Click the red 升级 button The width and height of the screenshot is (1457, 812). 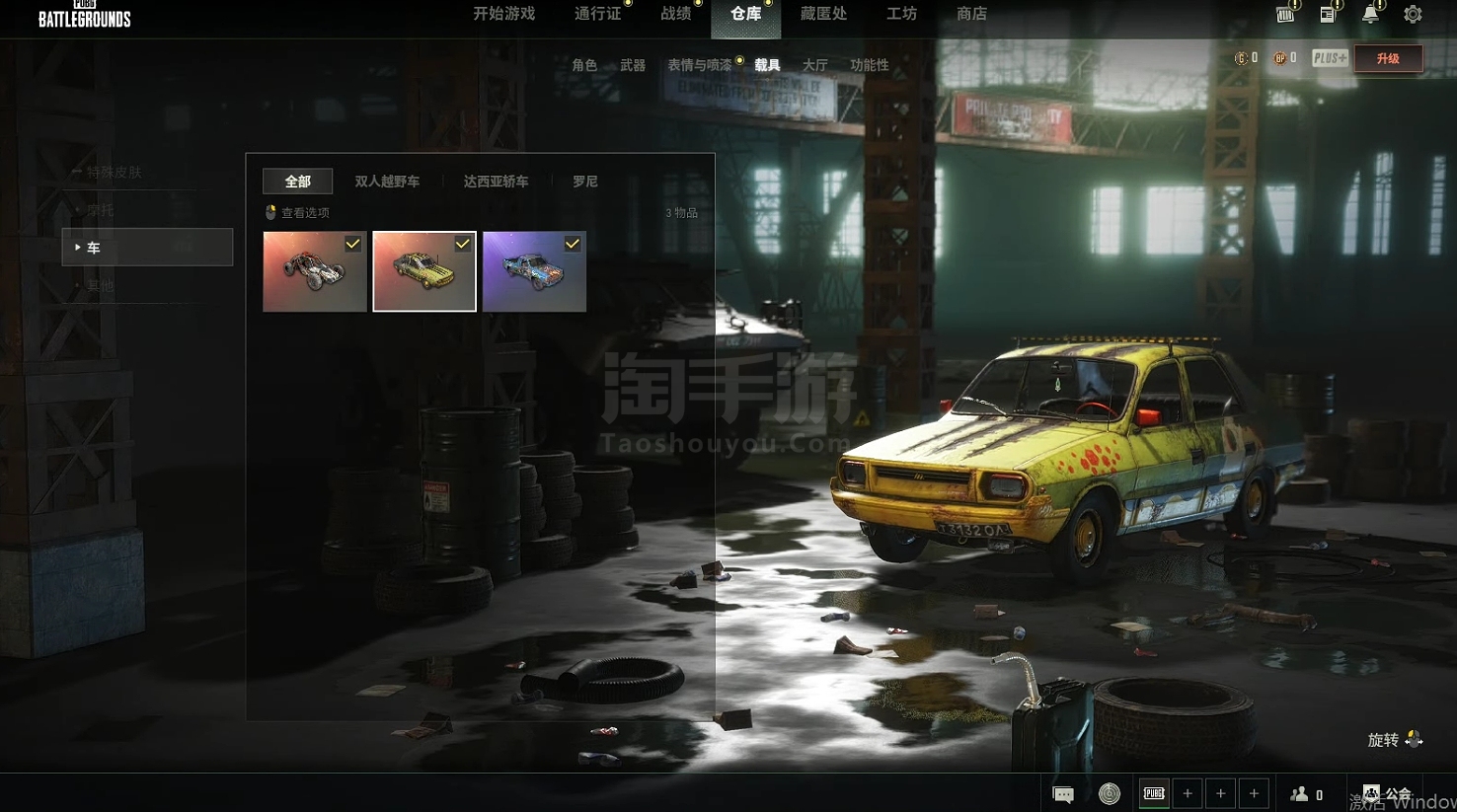pyautogui.click(x=1388, y=58)
